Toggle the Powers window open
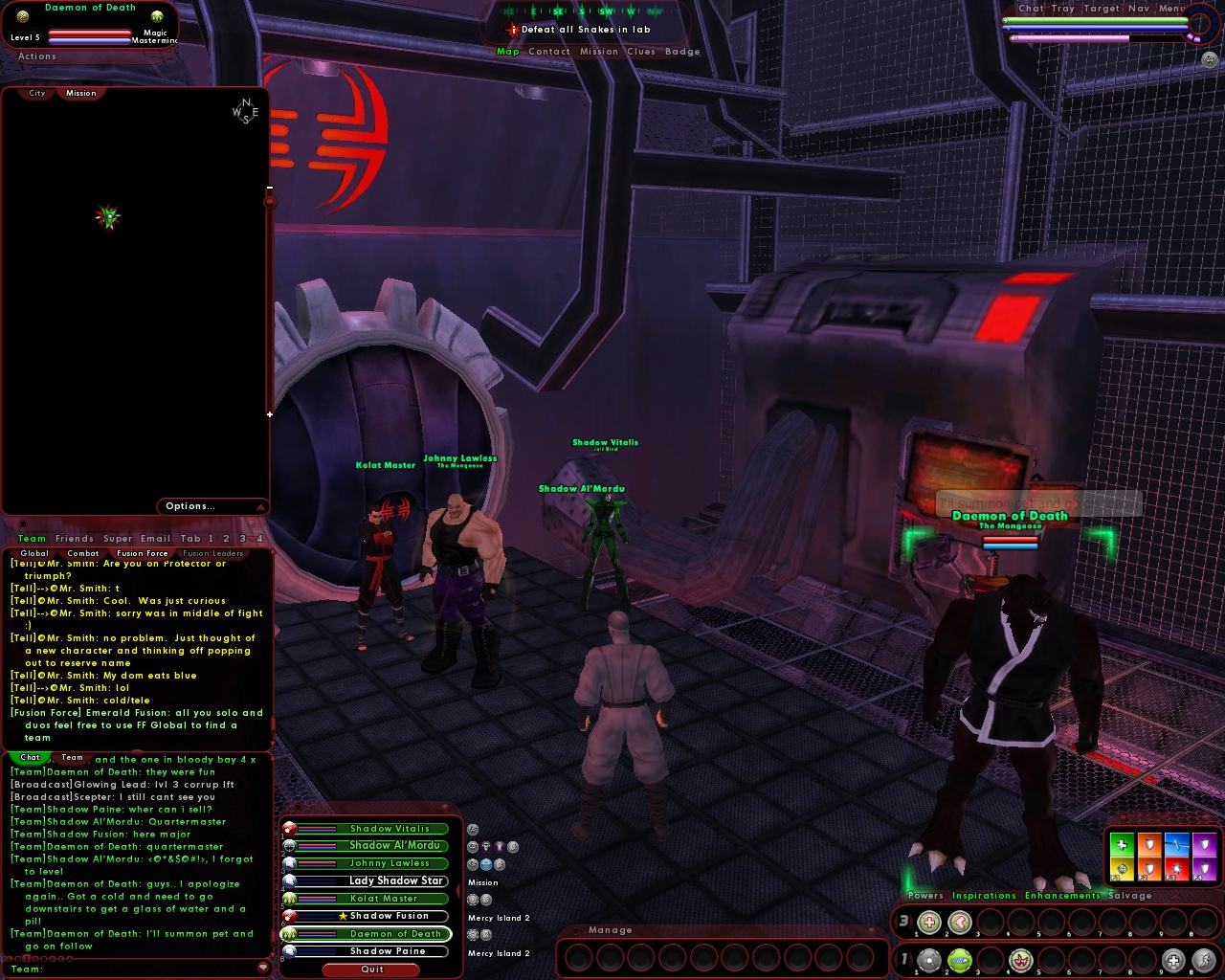This screenshot has width=1225, height=980. (924, 896)
